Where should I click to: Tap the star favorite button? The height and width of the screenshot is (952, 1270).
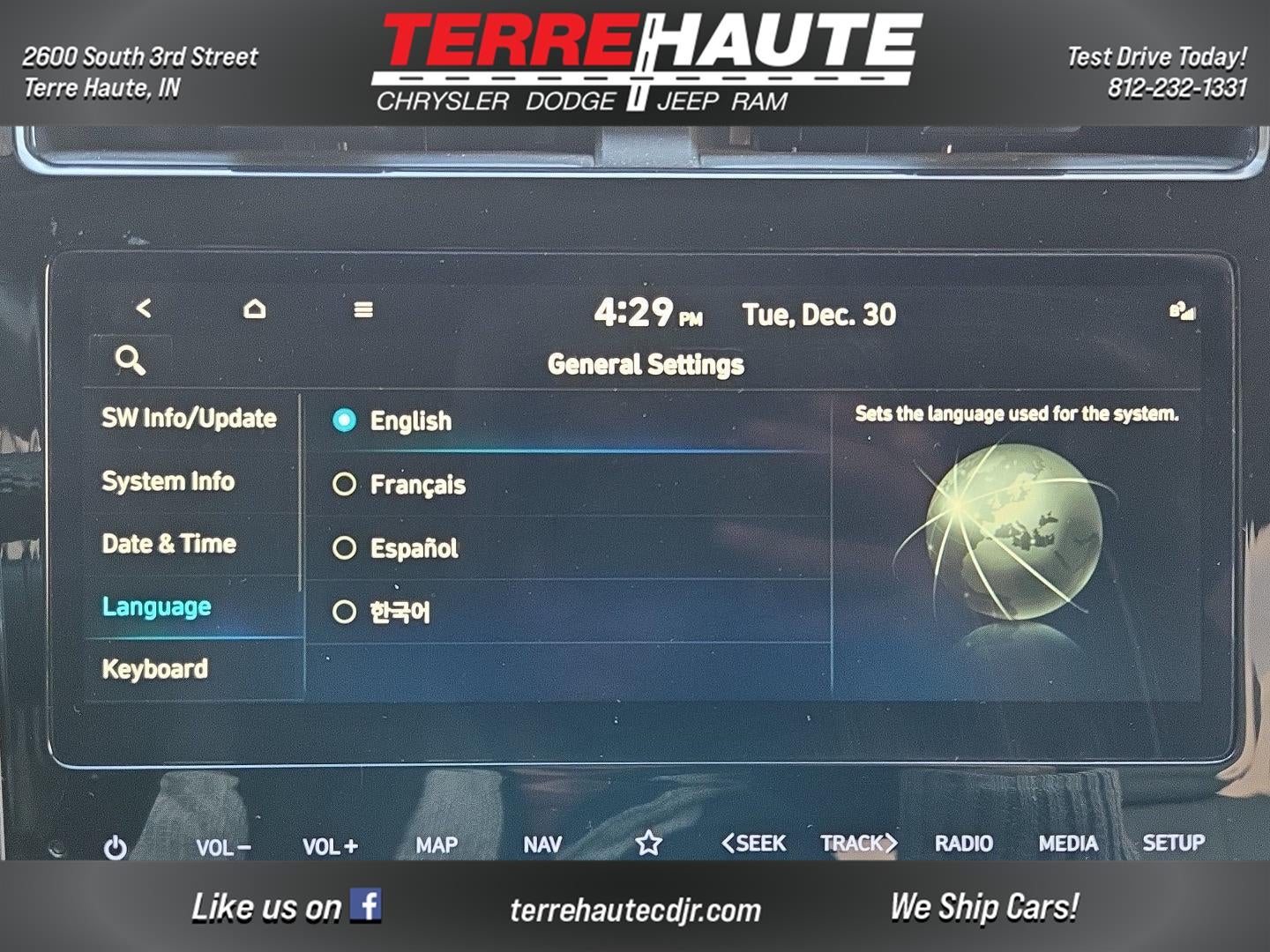click(x=649, y=844)
